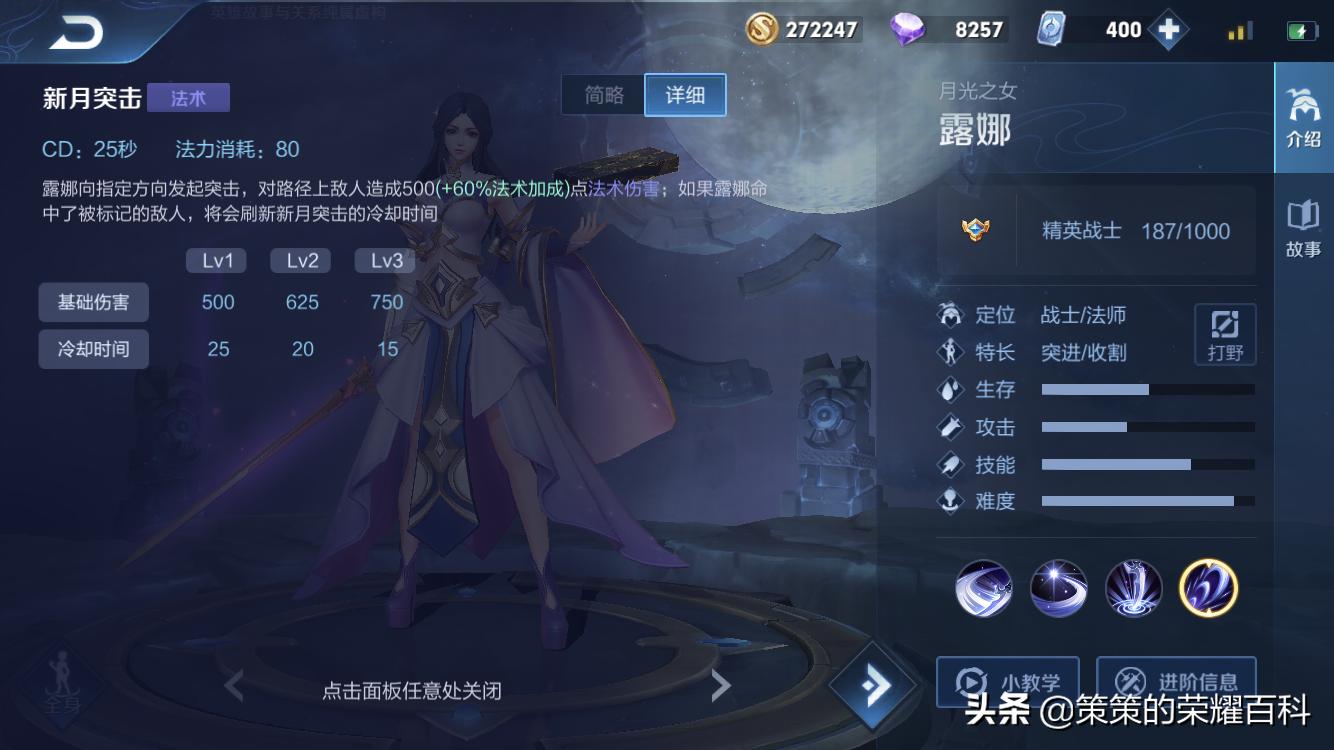Screen dimensions: 1334x750
Task: Expand panel with double-arrow button
Action: point(873,684)
